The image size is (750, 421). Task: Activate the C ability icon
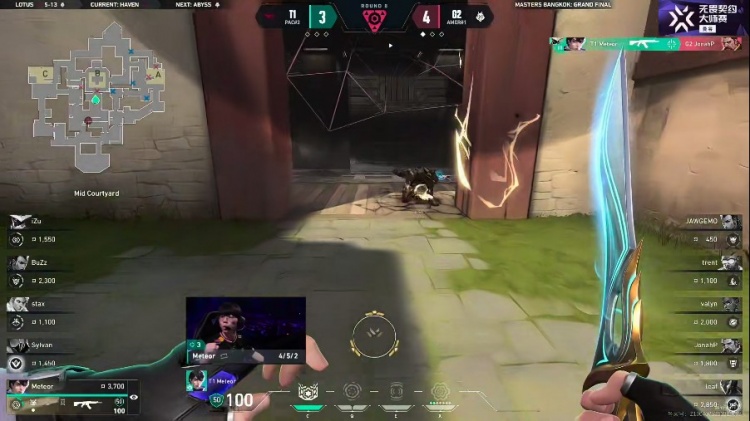pyautogui.click(x=308, y=392)
